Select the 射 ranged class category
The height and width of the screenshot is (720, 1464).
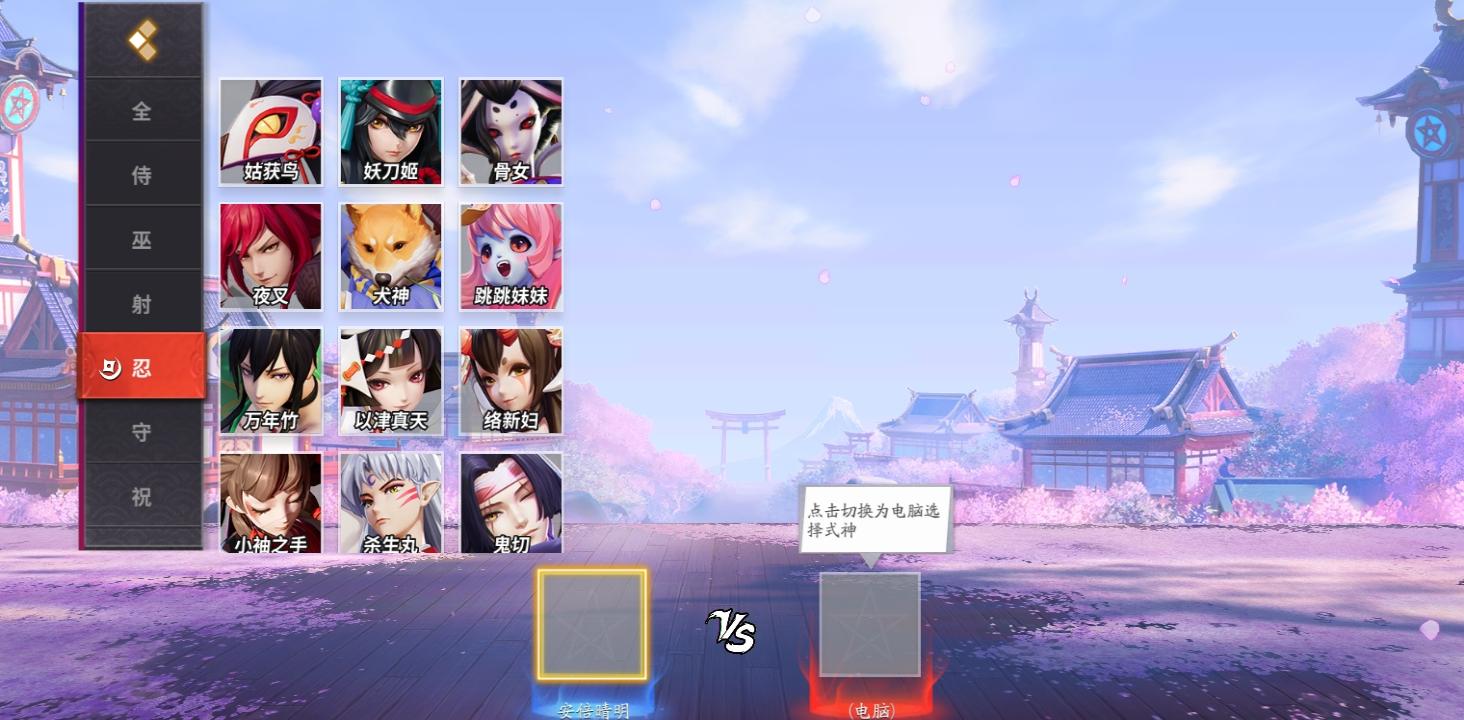pyautogui.click(x=142, y=303)
